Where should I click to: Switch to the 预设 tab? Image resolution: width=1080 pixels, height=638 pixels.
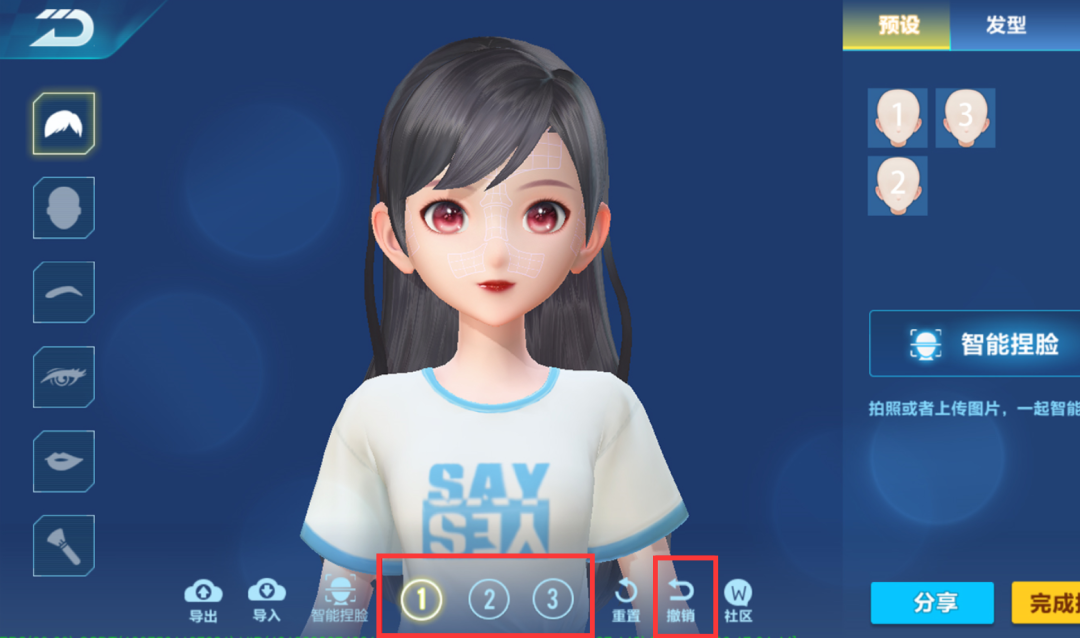(x=897, y=26)
